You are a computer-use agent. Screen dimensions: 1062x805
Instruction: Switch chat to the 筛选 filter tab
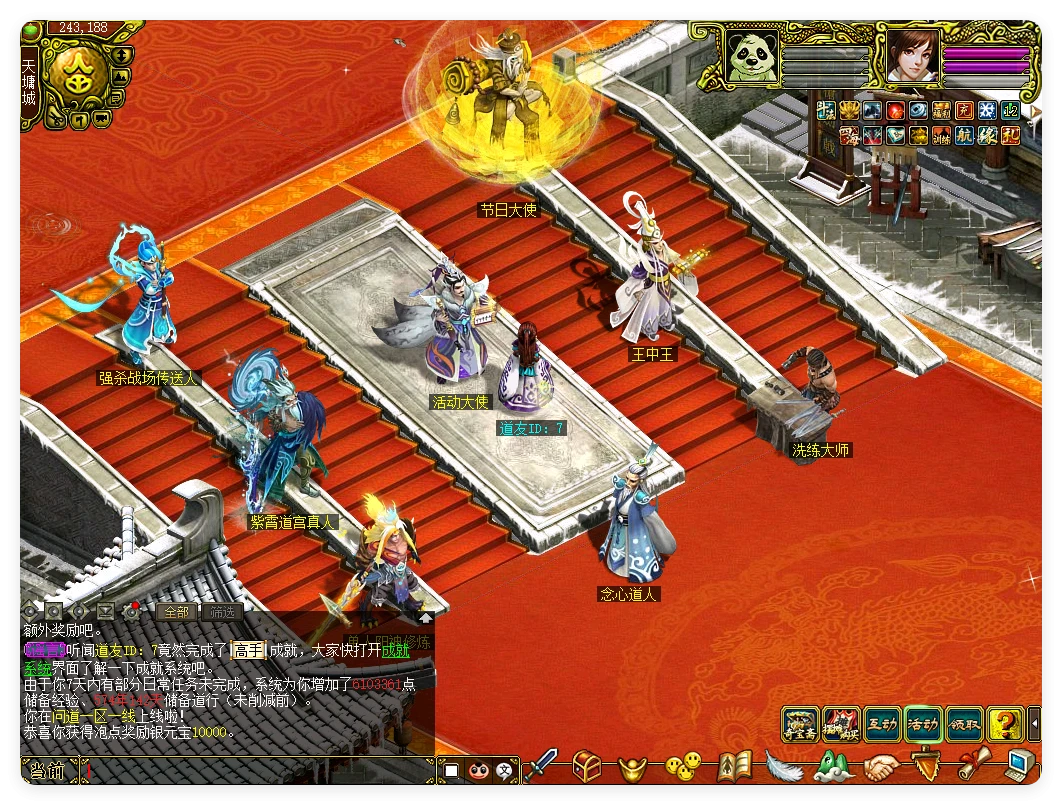point(221,612)
